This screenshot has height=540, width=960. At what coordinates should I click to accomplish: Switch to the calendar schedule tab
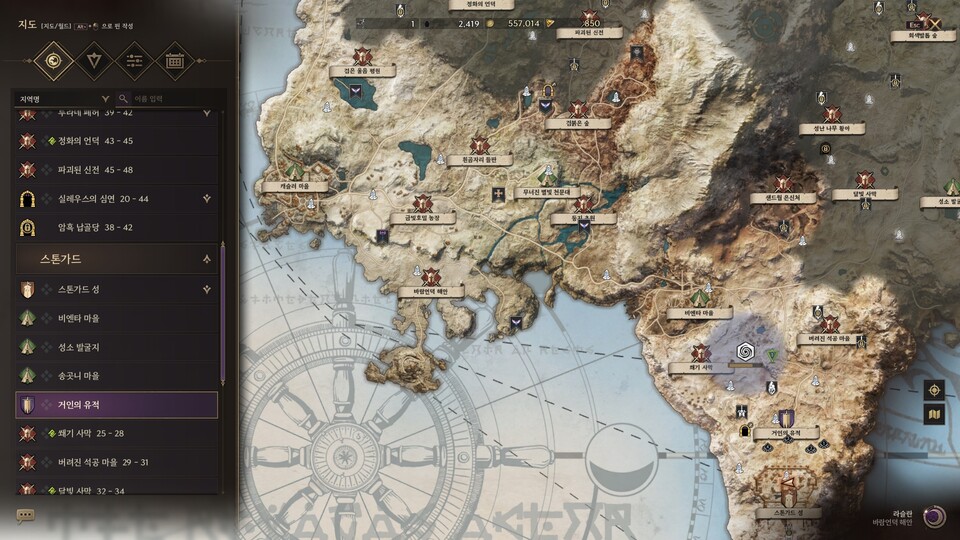click(x=175, y=61)
